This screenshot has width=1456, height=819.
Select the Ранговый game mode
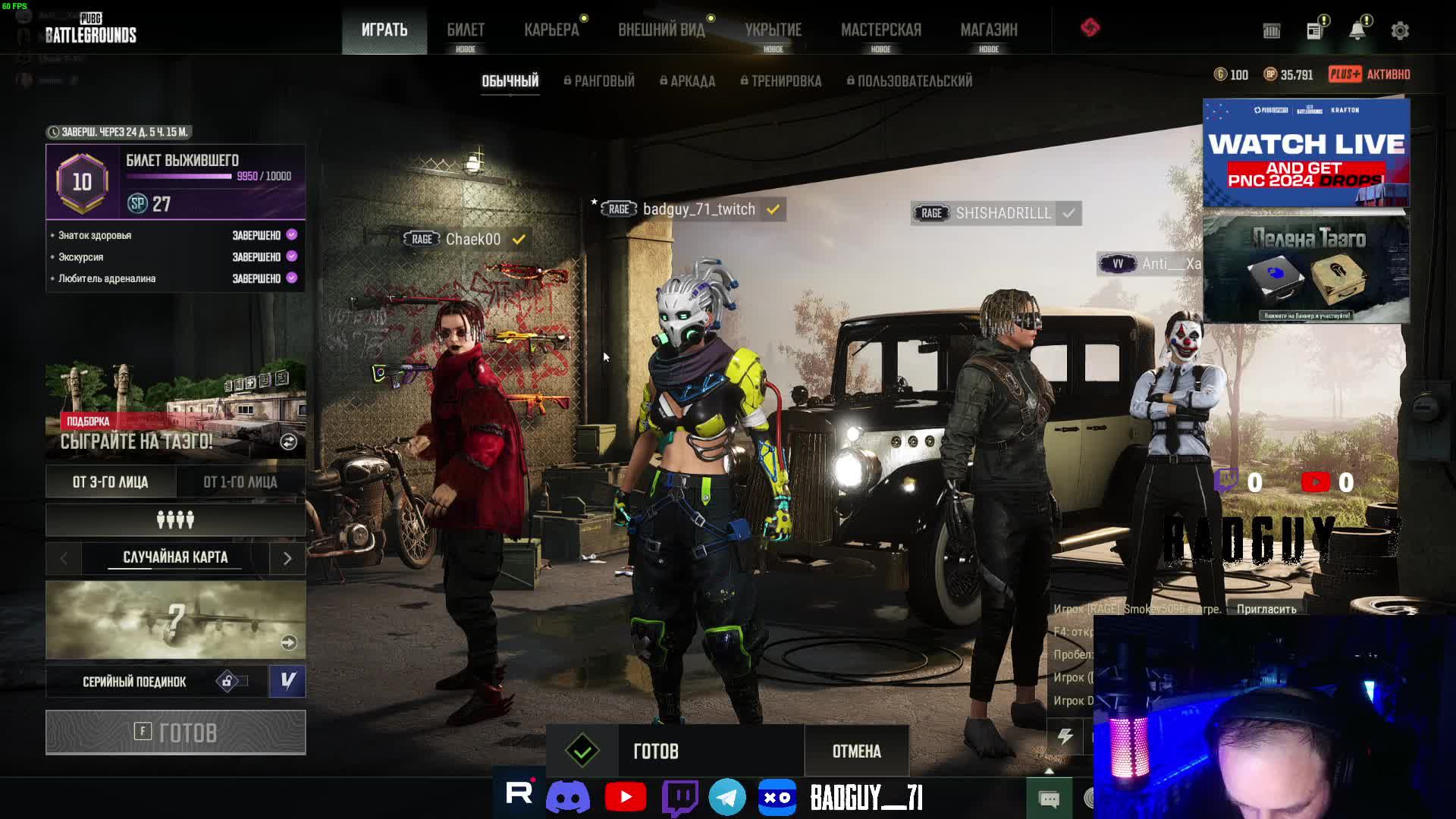599,81
